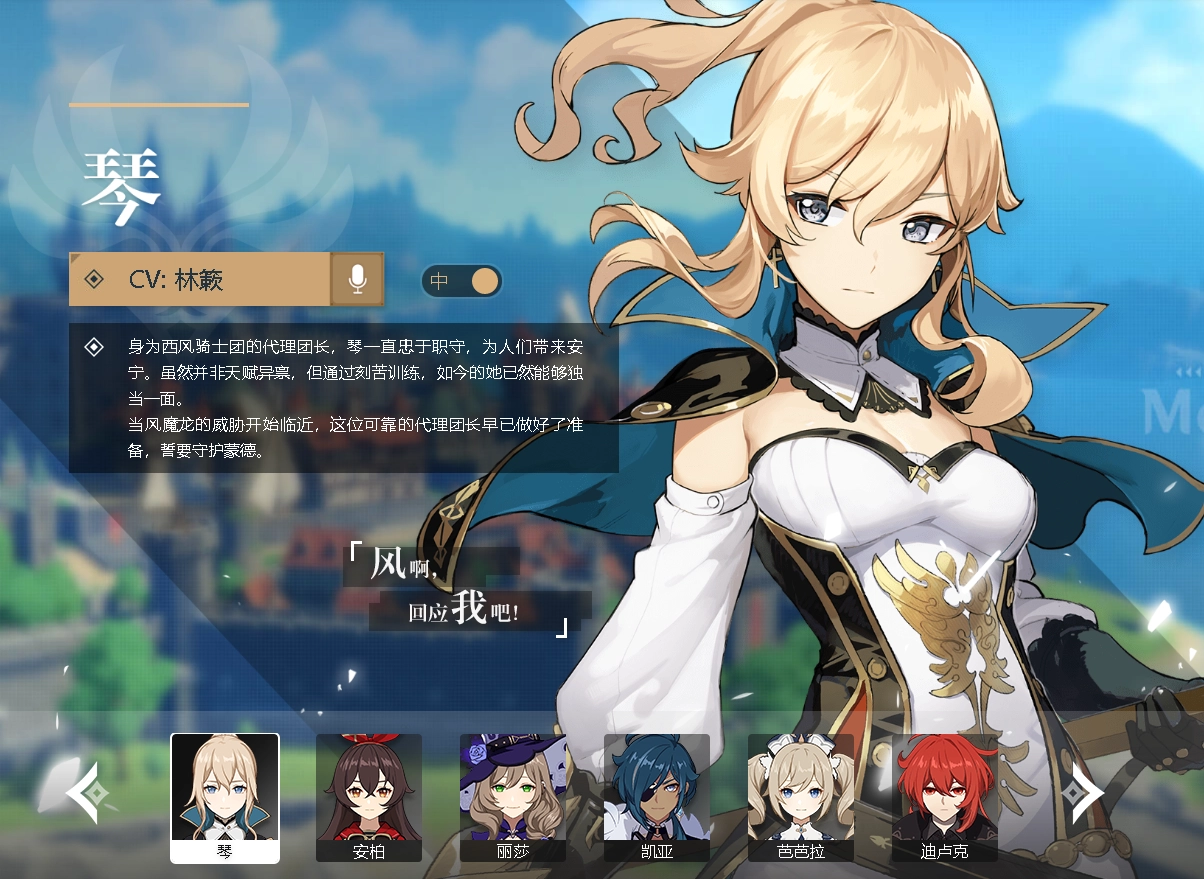The width and height of the screenshot is (1204, 879).
Task: View the 迪卢克 character profile
Action: pos(945,796)
